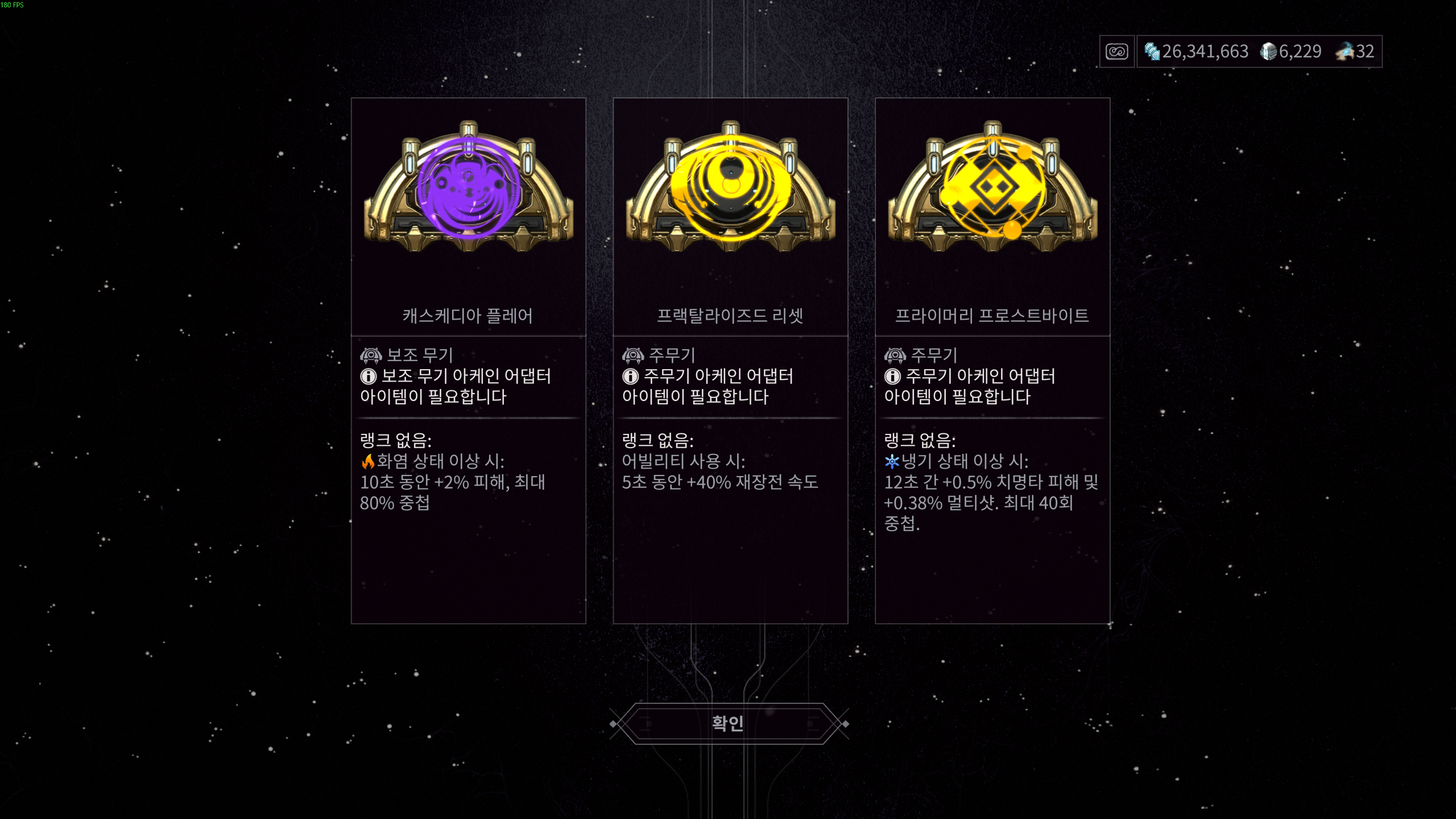Click the primary weapon icon on 프랙탈라이즈드 리셋 card
Image resolution: width=1456 pixels, height=819 pixels.
634,354
